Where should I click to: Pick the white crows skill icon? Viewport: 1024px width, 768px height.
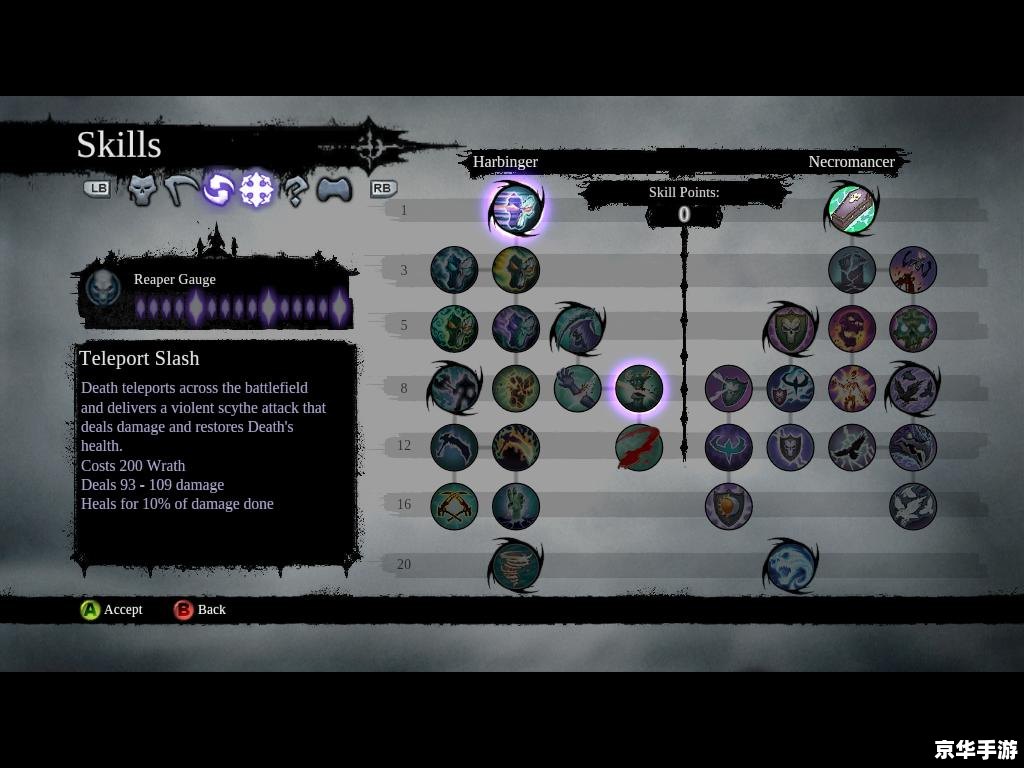point(913,506)
